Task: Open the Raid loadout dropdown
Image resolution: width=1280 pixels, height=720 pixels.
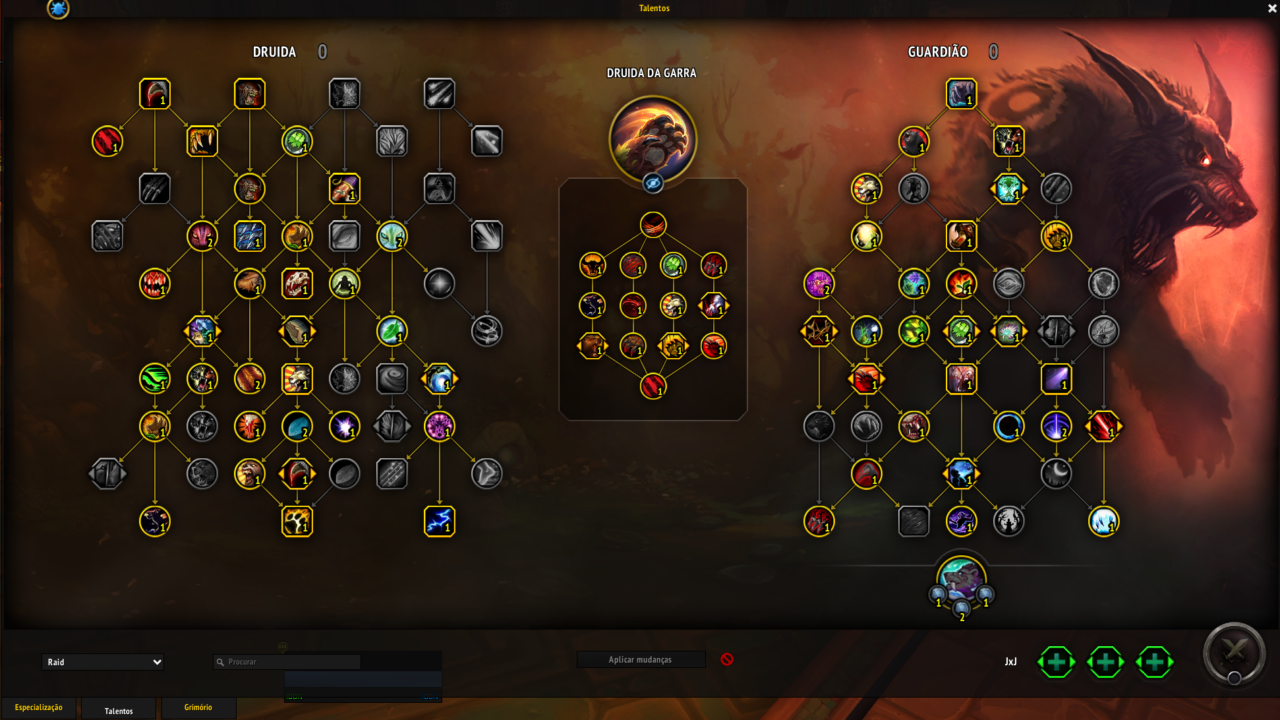Action: [103, 662]
